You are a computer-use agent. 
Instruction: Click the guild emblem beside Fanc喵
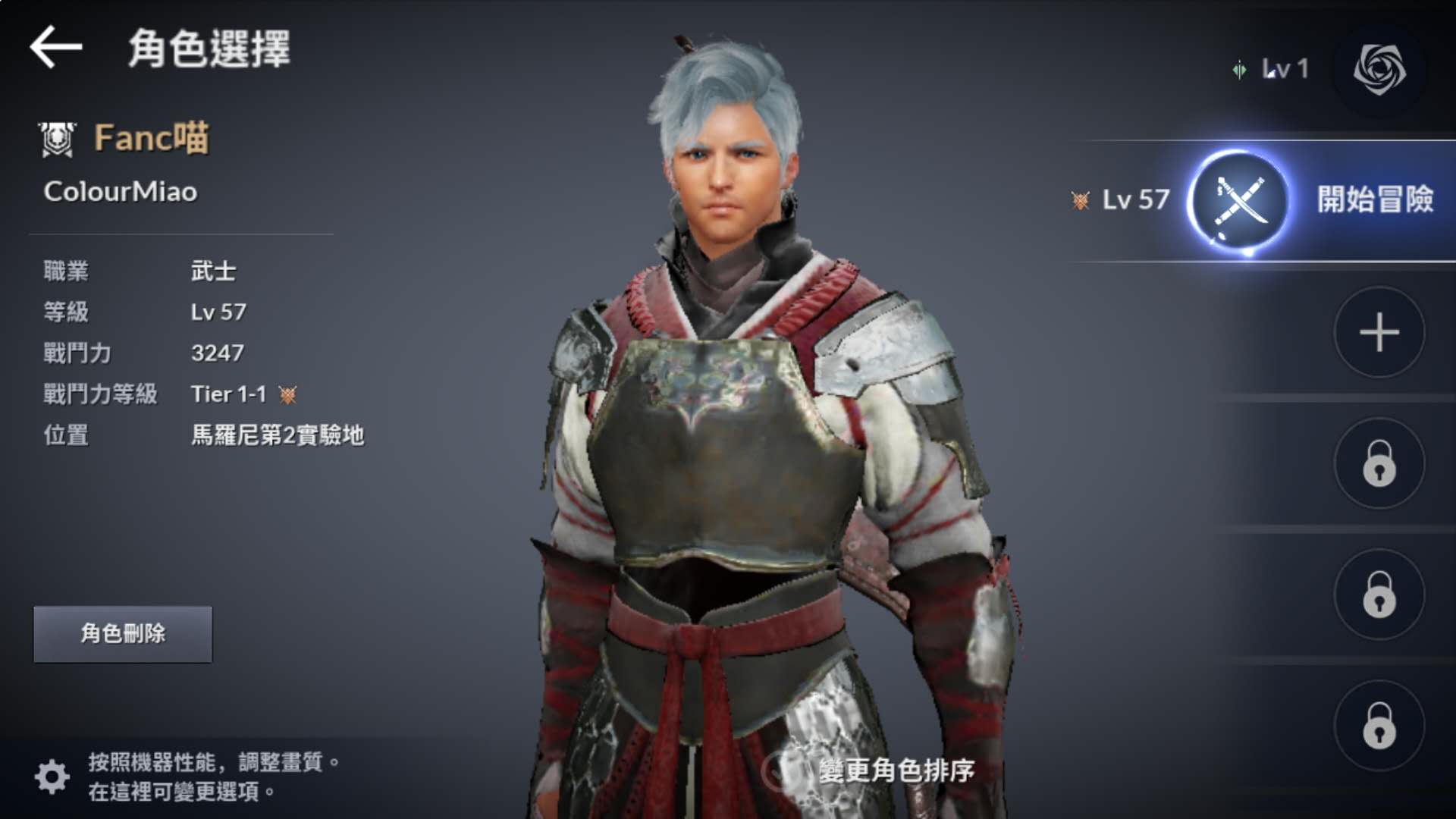[58, 137]
